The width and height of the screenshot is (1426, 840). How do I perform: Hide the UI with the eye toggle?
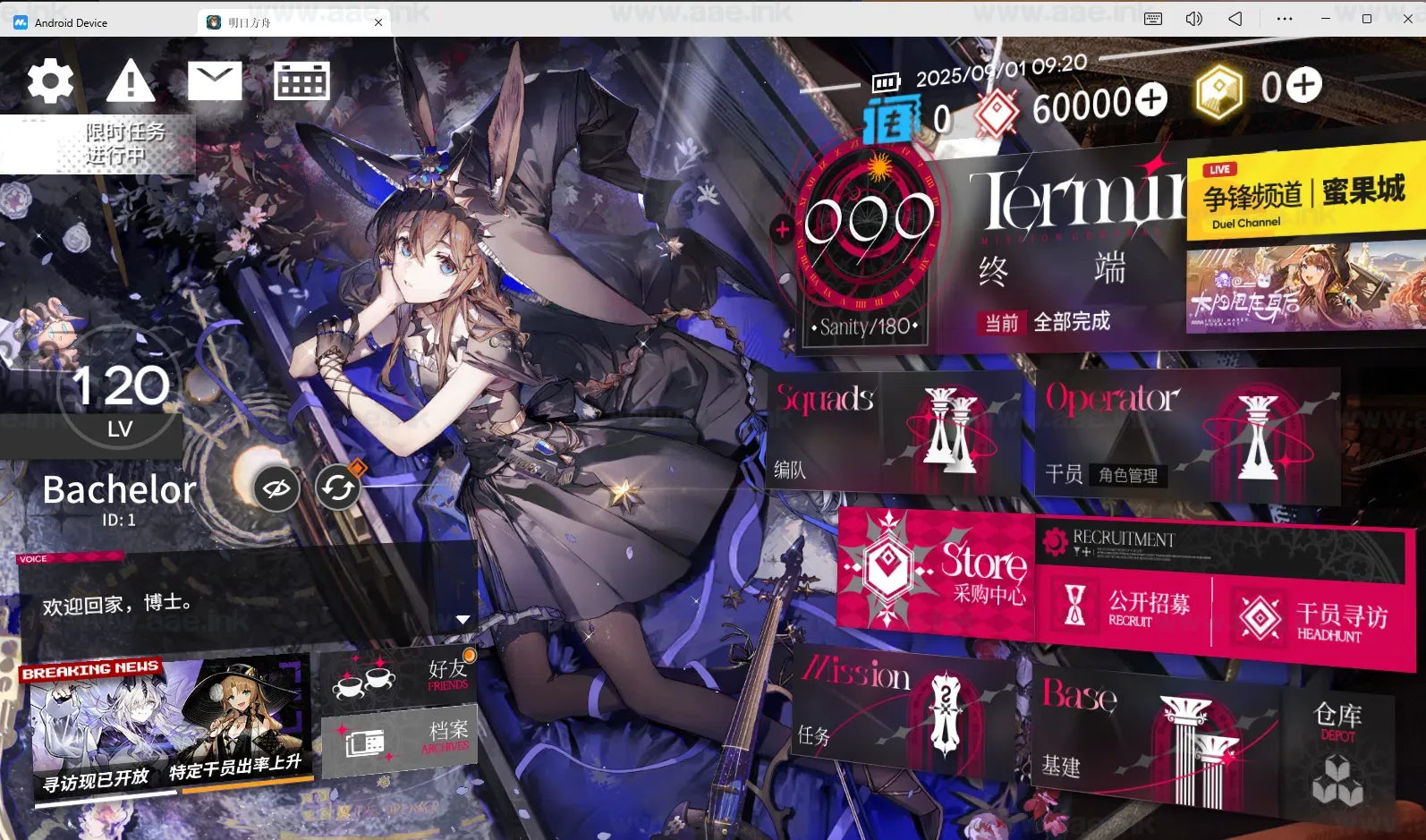[x=276, y=488]
